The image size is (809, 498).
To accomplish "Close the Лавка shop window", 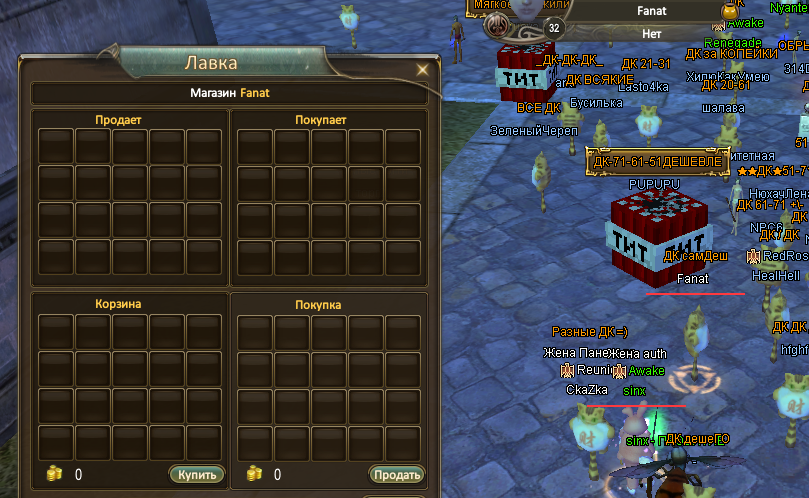I will tap(422, 70).
